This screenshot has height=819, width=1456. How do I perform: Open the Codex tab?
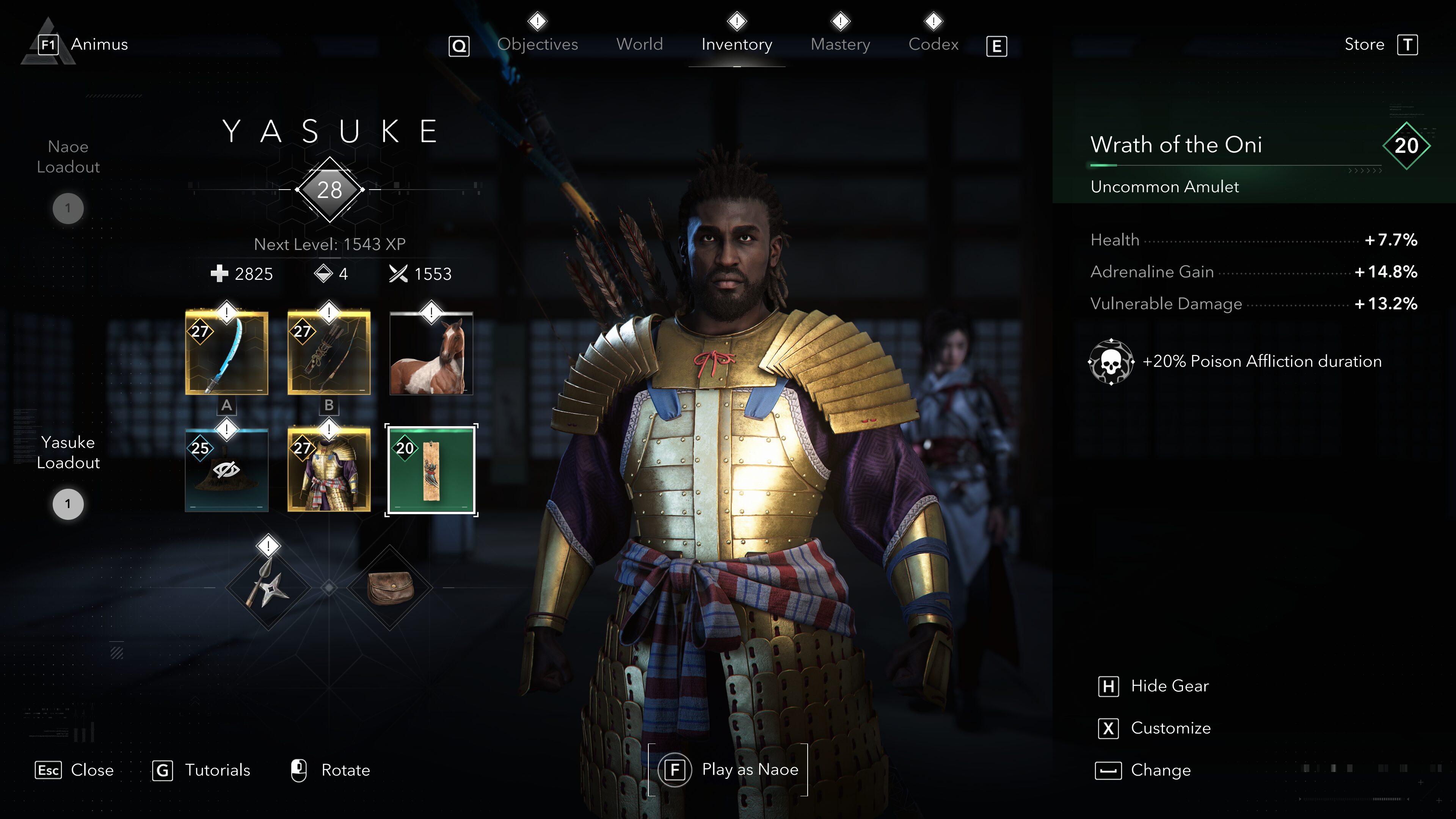tap(933, 44)
